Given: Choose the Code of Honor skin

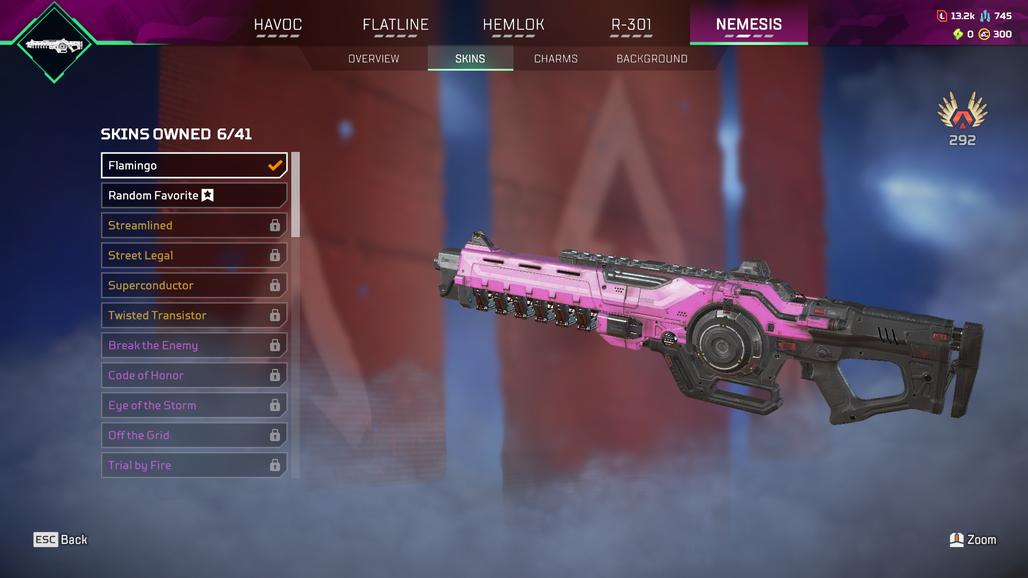Looking at the screenshot, I should [x=194, y=375].
